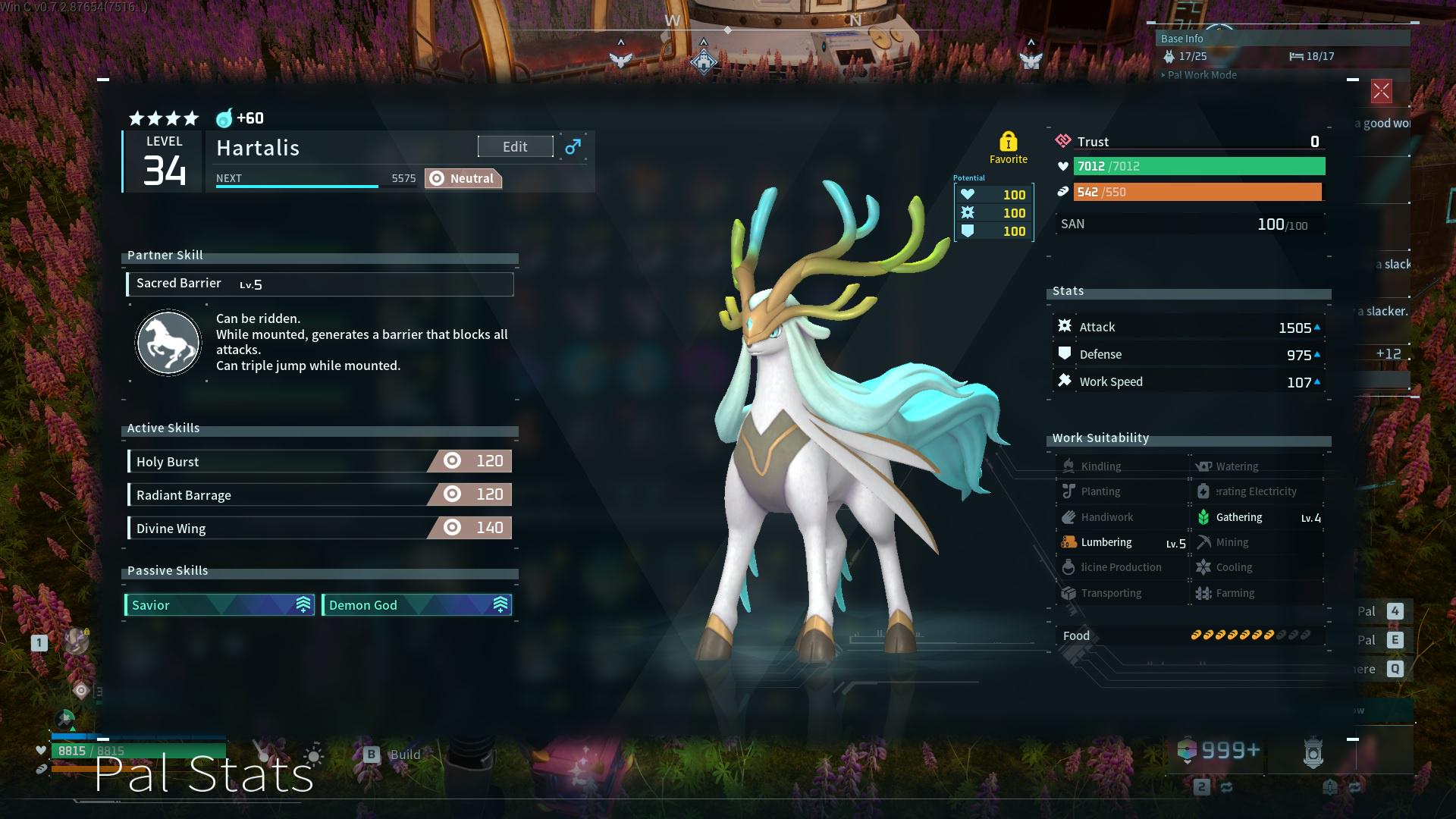Click the Neutral element tag

click(x=463, y=179)
